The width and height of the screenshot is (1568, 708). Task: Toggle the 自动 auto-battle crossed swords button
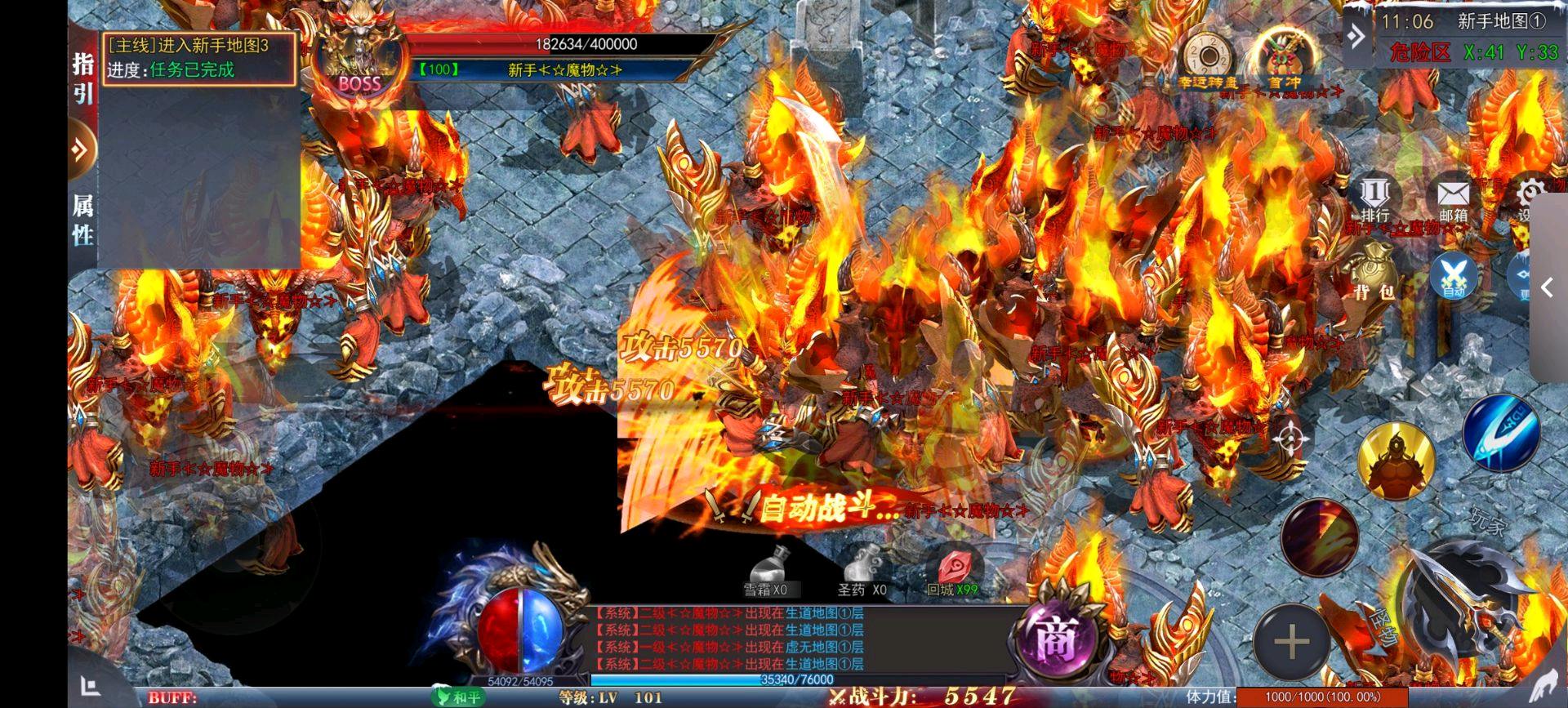click(x=1454, y=274)
